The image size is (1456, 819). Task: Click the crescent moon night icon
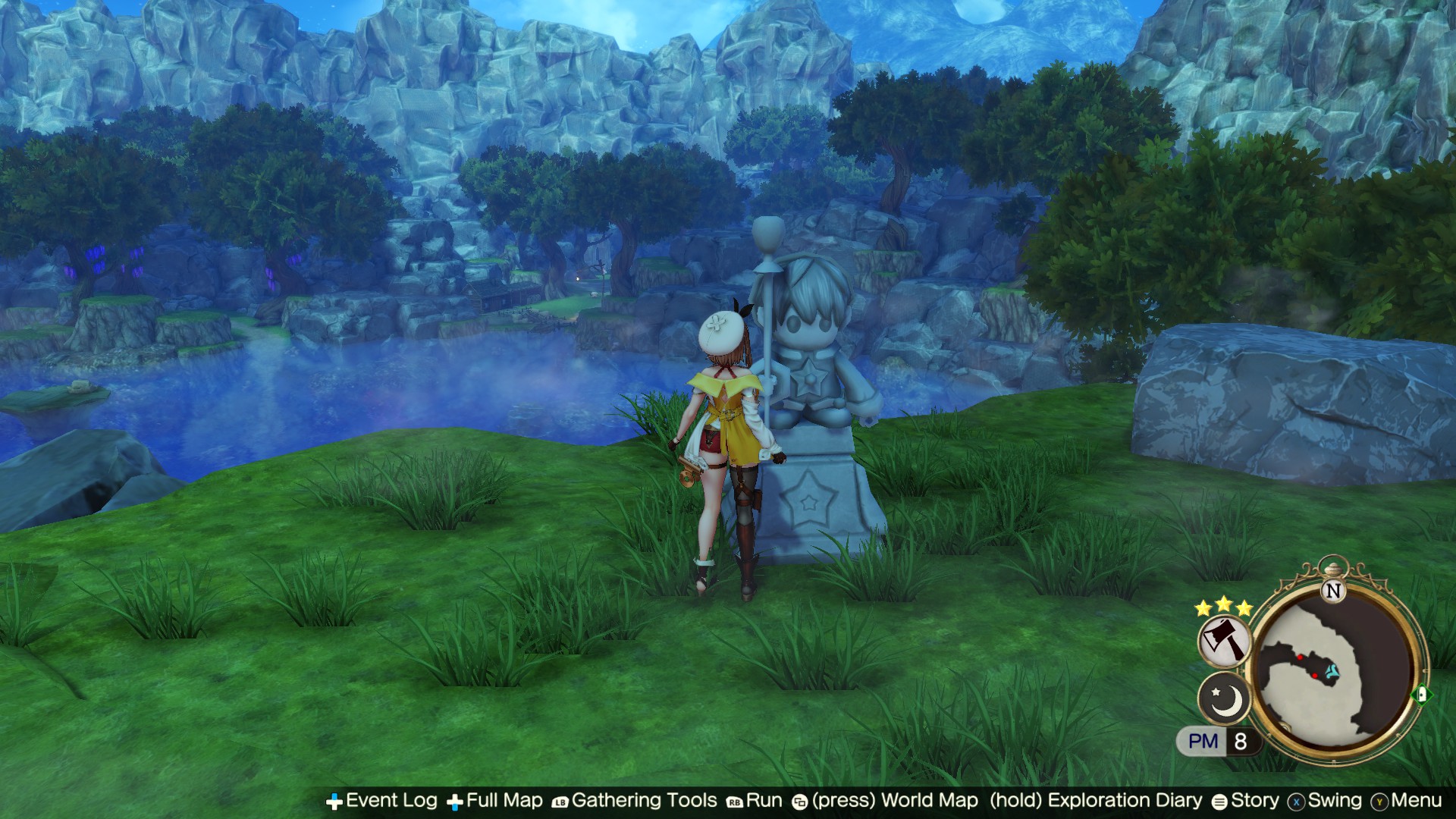tap(1224, 699)
